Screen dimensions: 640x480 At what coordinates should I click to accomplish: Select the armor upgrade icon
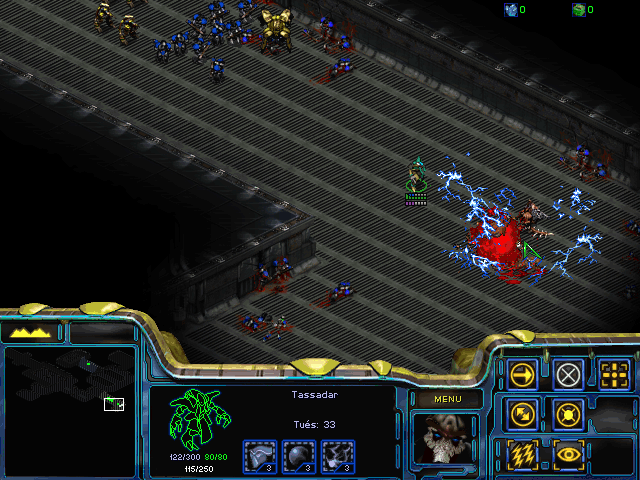coord(260,456)
